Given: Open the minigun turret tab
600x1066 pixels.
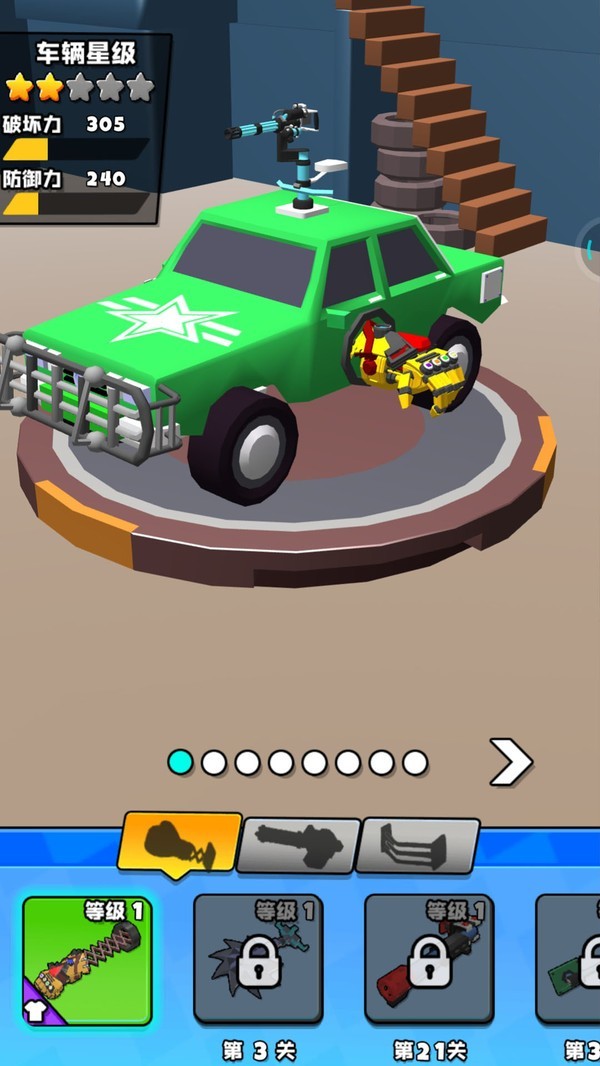Looking at the screenshot, I should click(x=298, y=846).
